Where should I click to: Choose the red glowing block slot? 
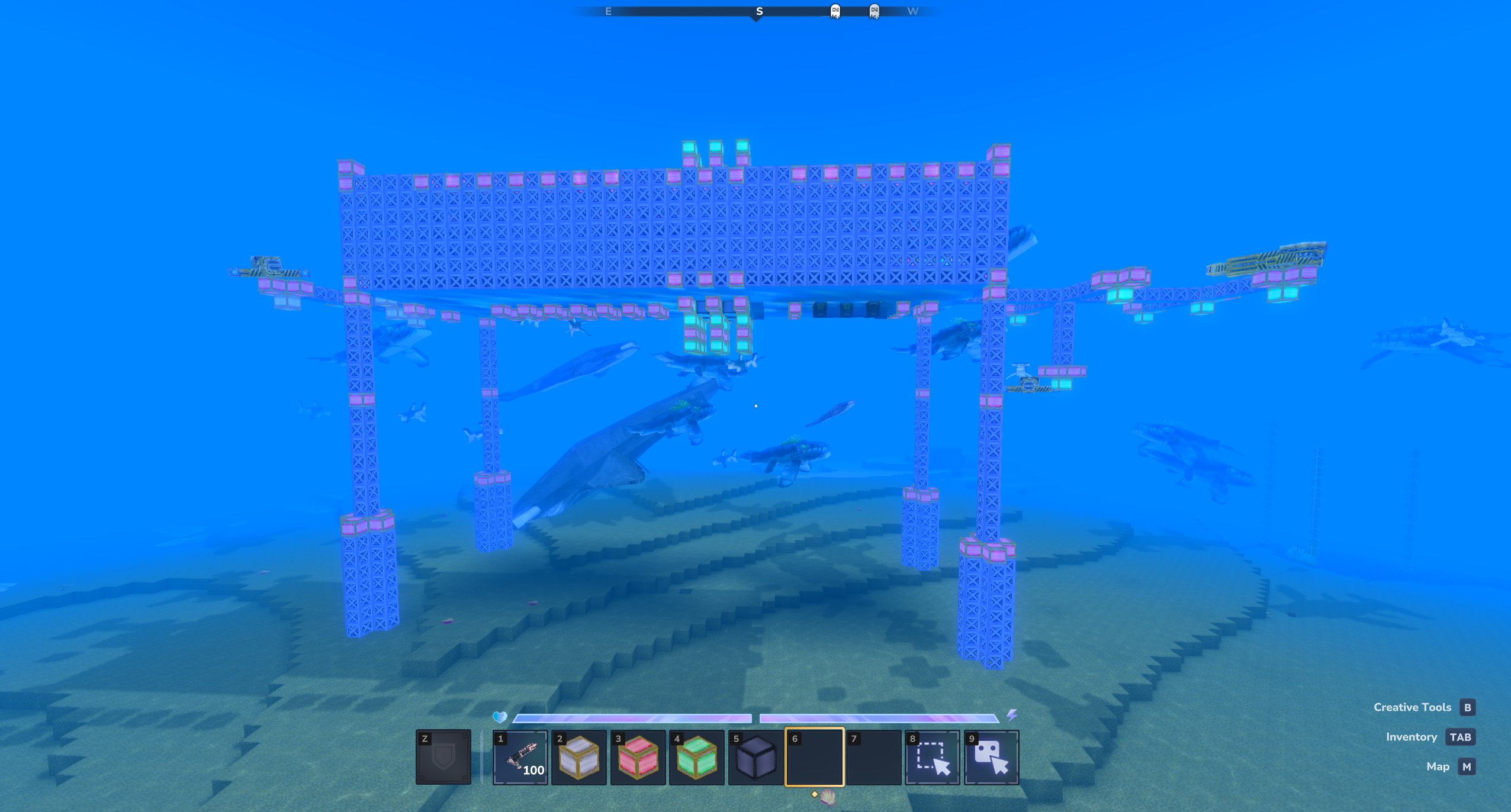(x=638, y=758)
